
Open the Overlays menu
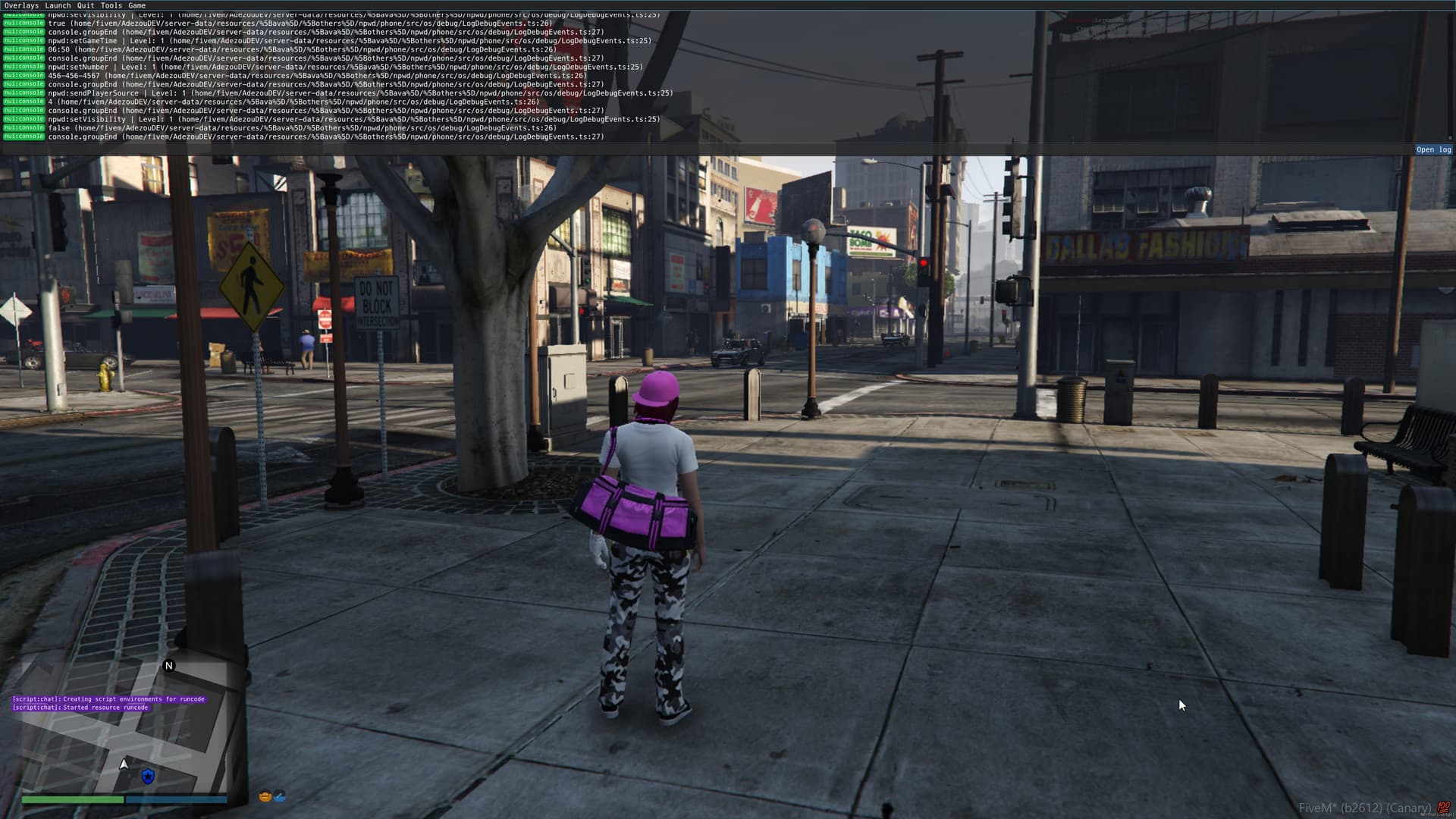[21, 5]
